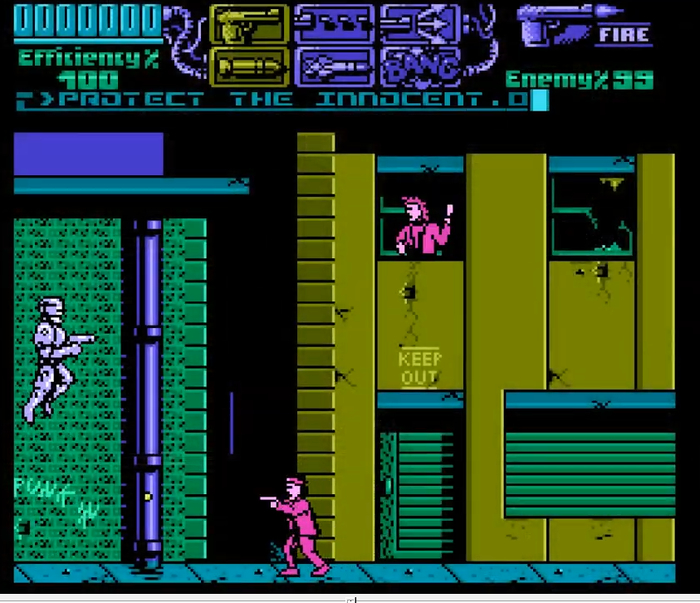Image resolution: width=700 pixels, height=603 pixels.
Task: Activate the BANG weapon slot
Action: pyautogui.click(x=420, y=66)
